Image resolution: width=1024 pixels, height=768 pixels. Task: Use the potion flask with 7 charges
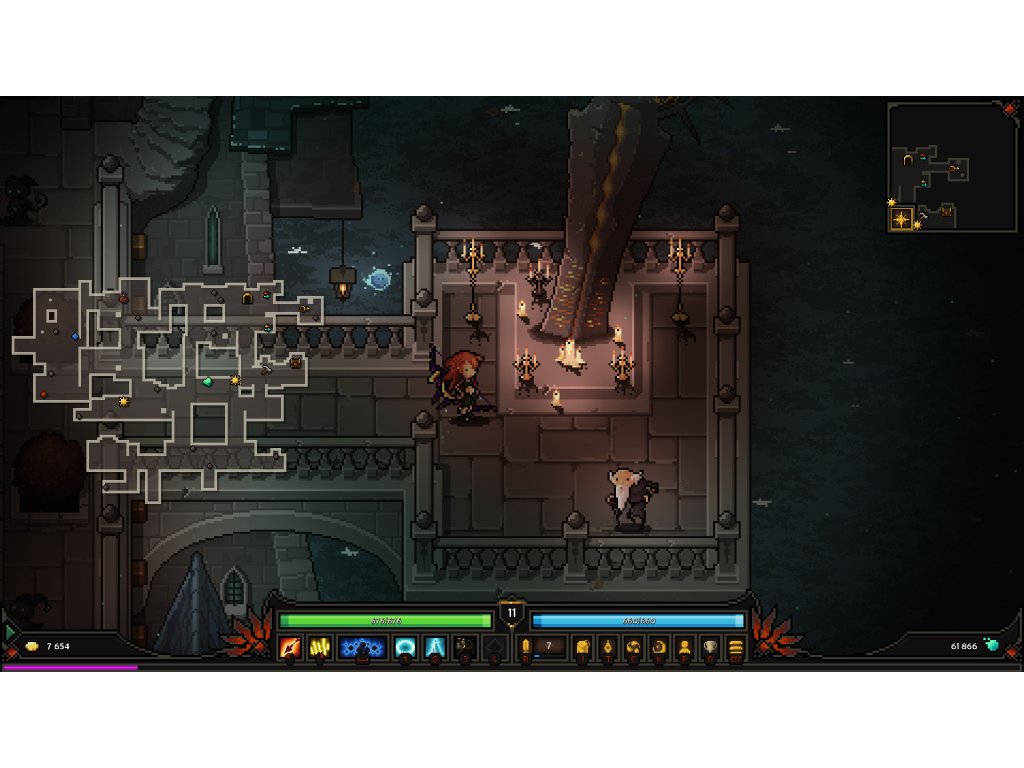click(x=528, y=647)
